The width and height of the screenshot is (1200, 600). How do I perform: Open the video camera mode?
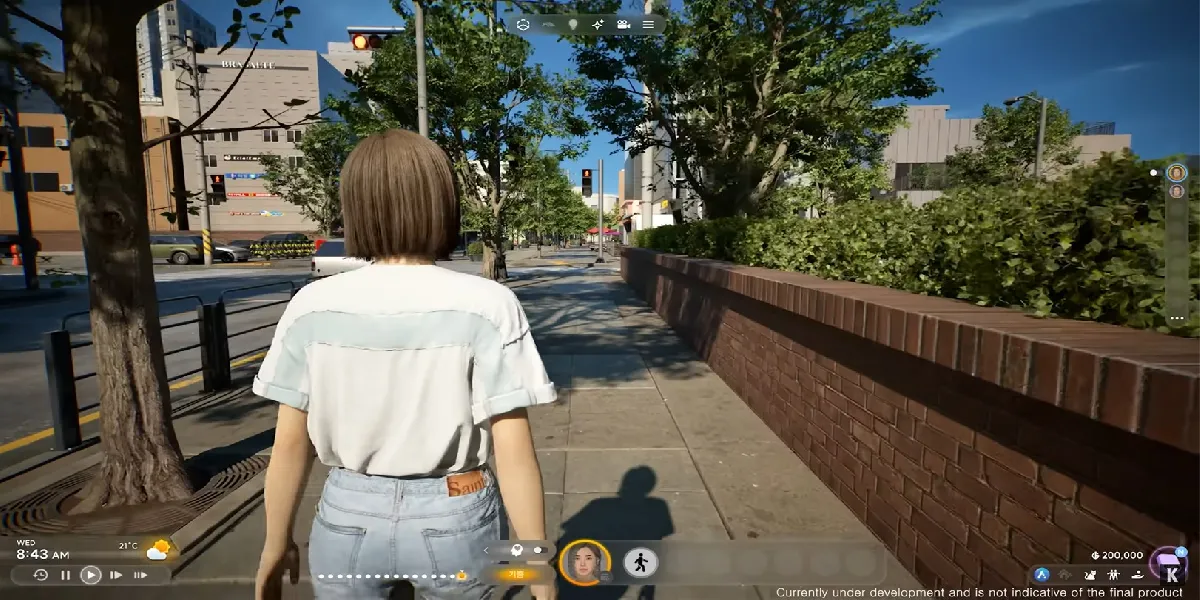click(x=623, y=24)
